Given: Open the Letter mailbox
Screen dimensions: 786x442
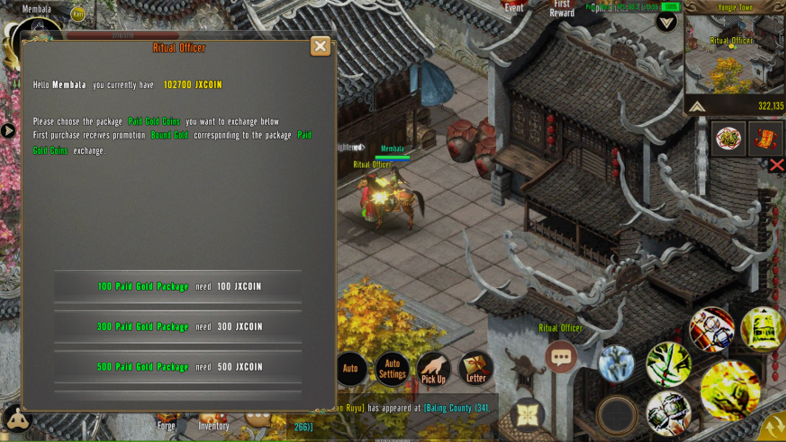Looking at the screenshot, I should click(476, 369).
